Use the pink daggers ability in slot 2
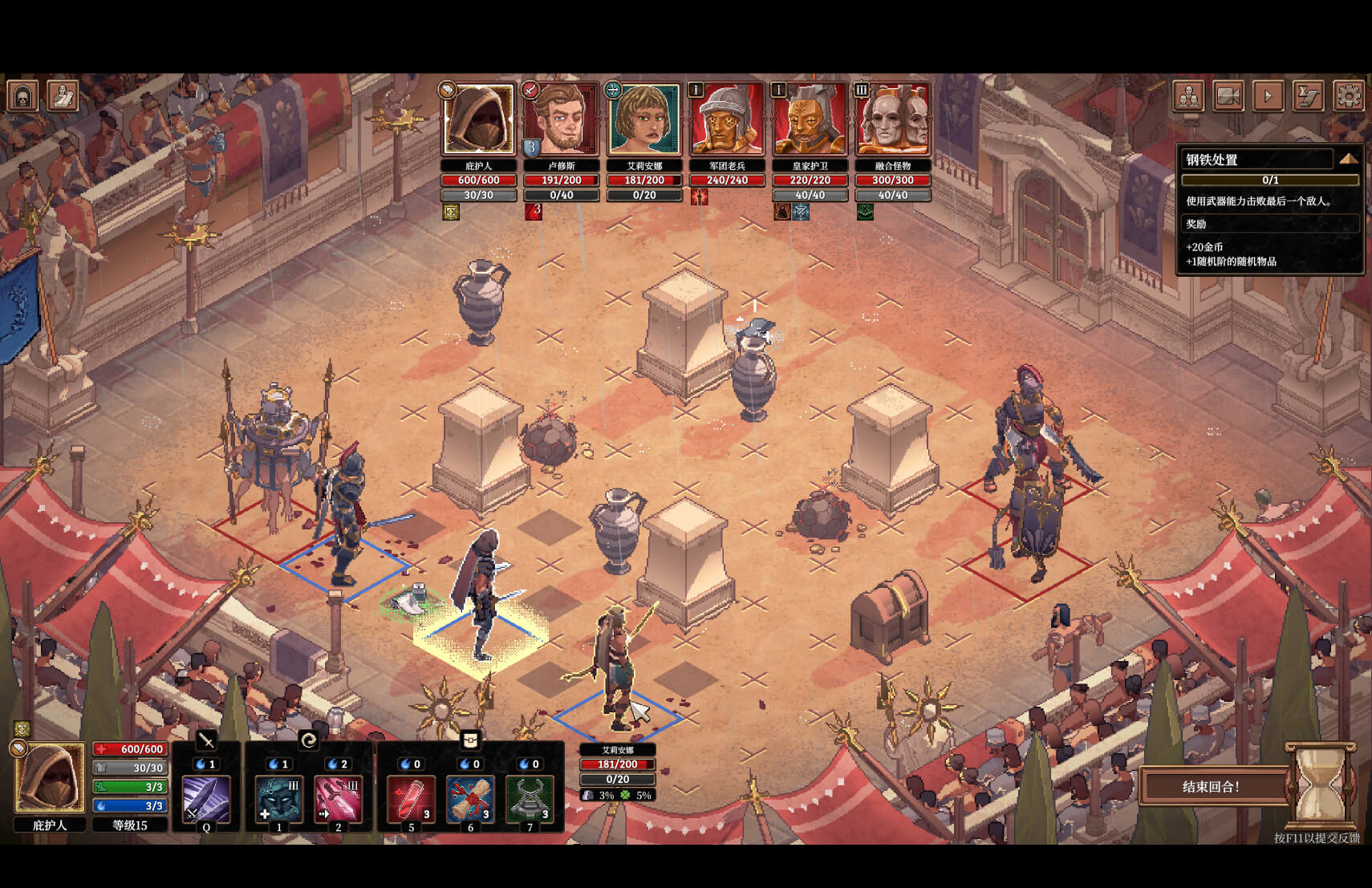This screenshot has width=1372, height=888. [x=339, y=798]
